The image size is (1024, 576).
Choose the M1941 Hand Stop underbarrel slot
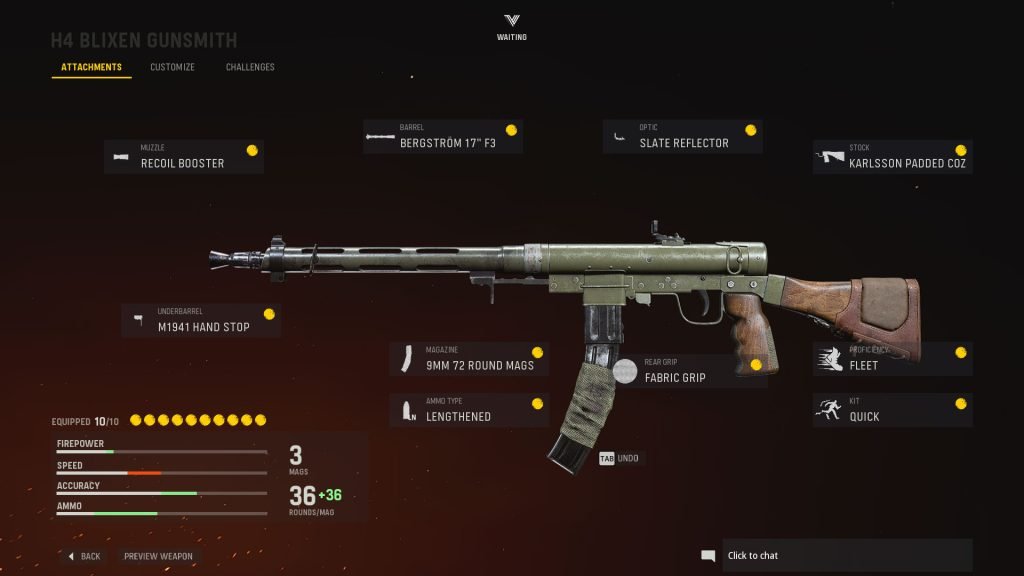[x=201, y=321]
